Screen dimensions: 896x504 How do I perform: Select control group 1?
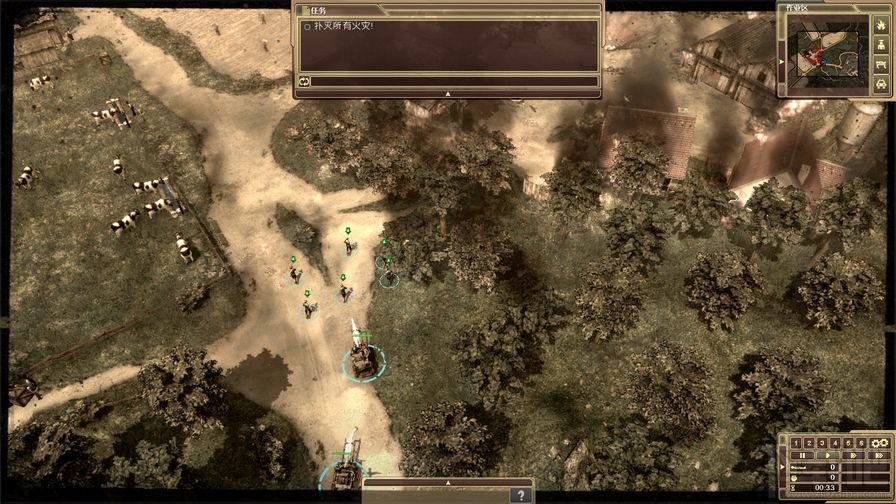796,443
